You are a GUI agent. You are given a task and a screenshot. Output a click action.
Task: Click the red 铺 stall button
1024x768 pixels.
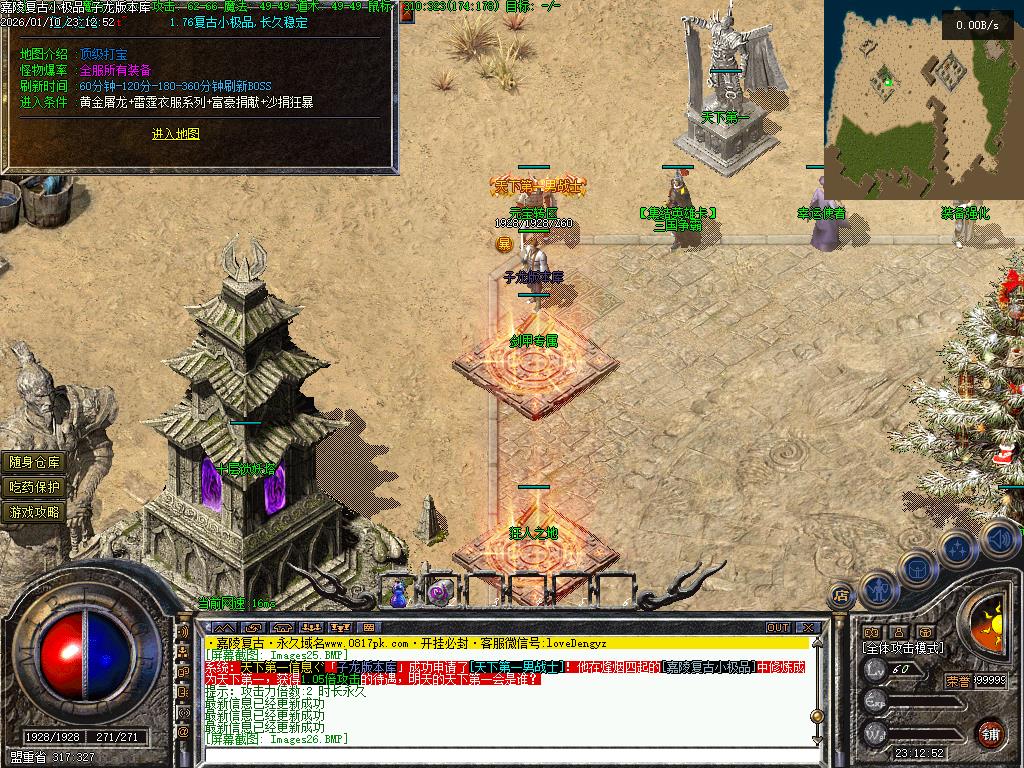990,732
